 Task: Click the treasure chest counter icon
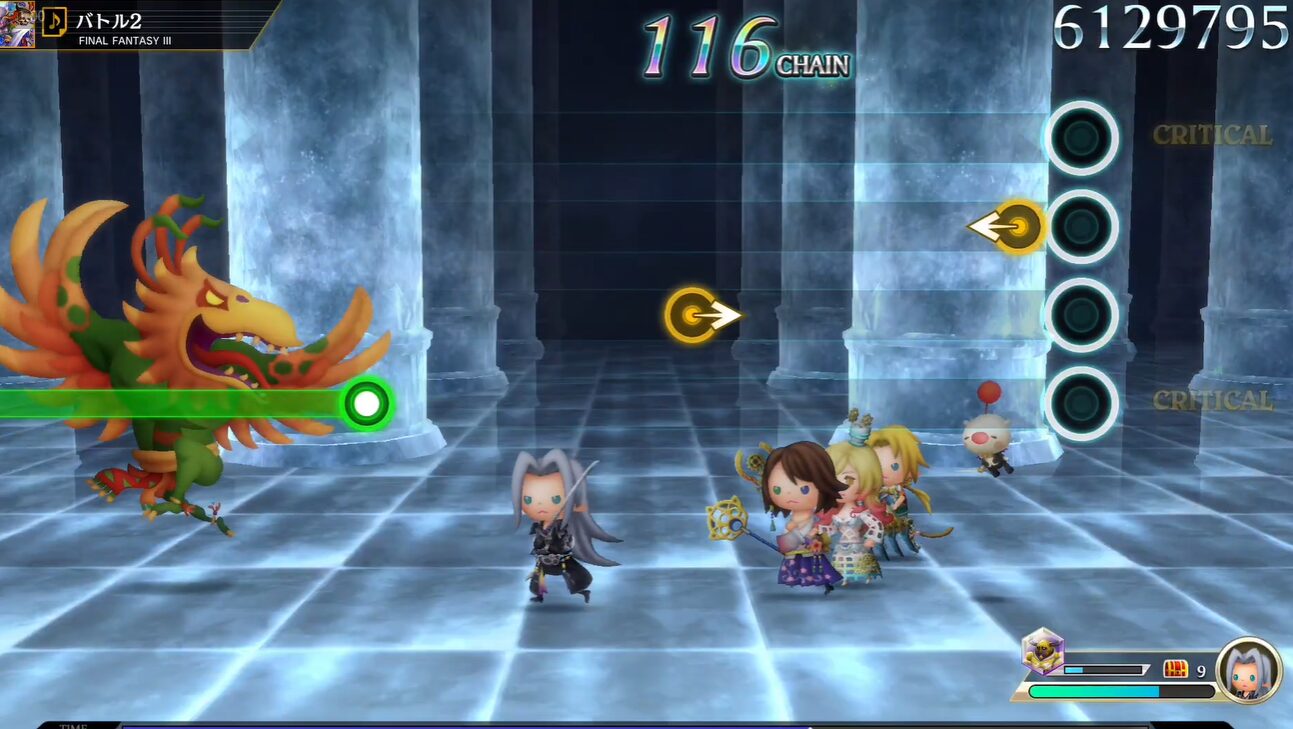[1175, 670]
